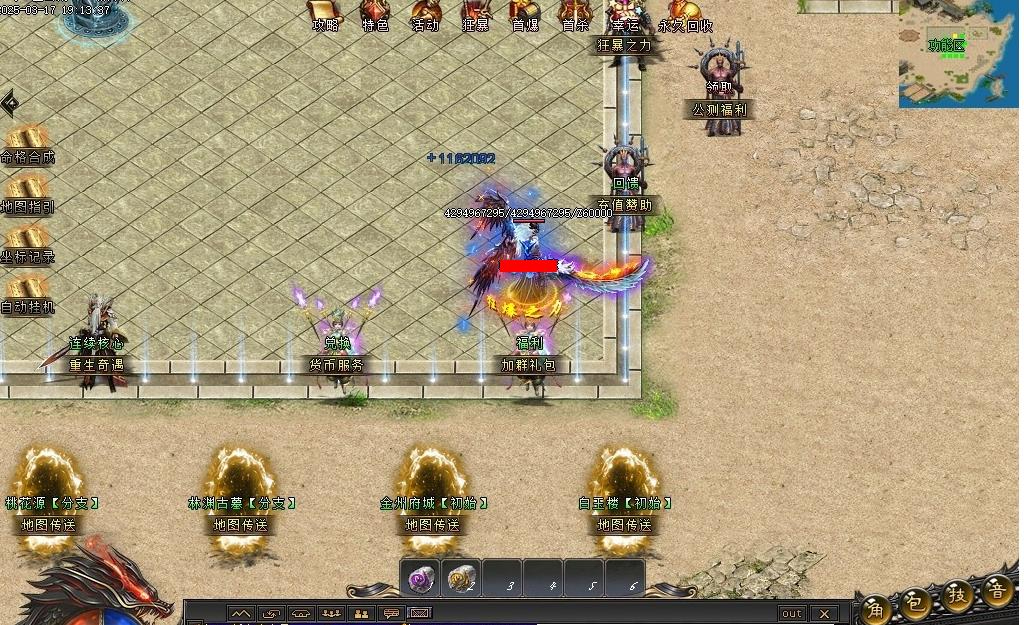Close the chat bar with X

[x=823, y=613]
